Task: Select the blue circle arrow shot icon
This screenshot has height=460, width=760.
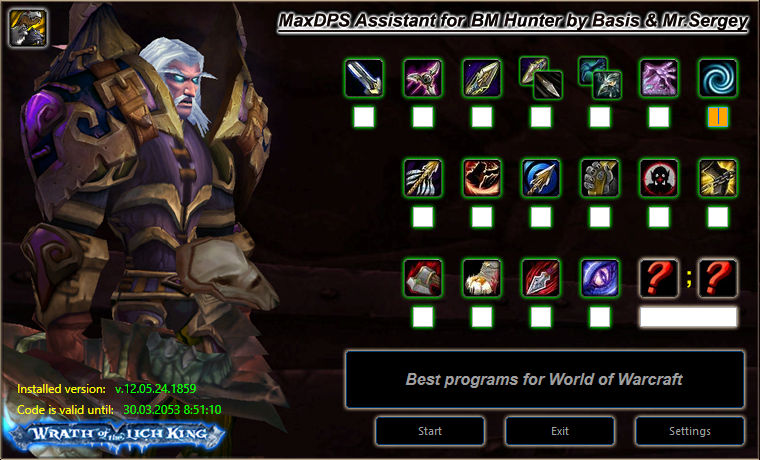Action: 541,178
